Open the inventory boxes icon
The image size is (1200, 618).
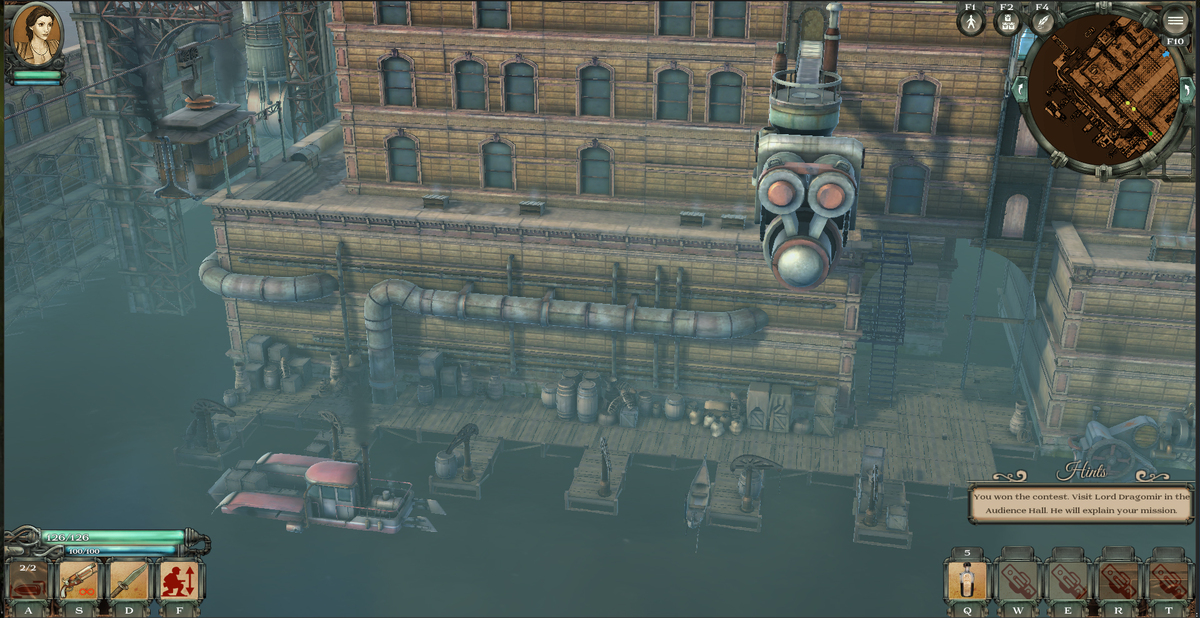tap(1007, 23)
